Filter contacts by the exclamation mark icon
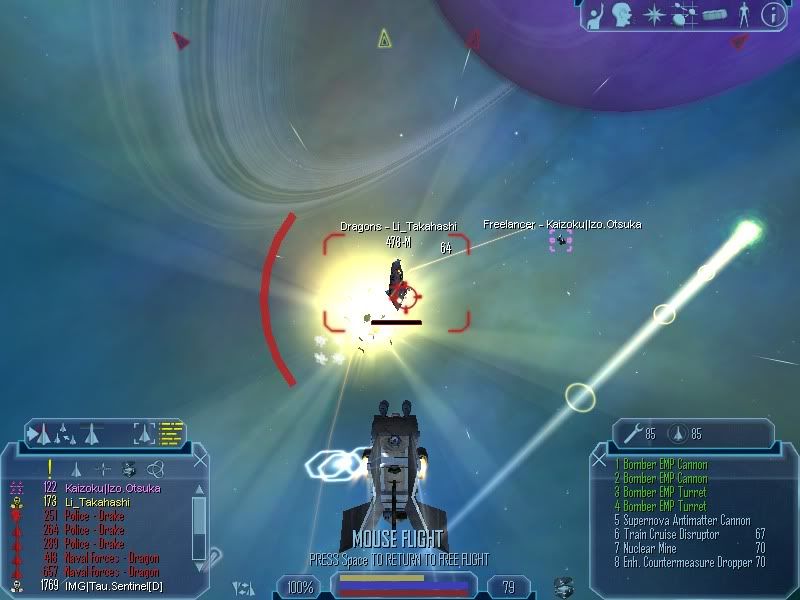The image size is (800, 600). tap(49, 467)
